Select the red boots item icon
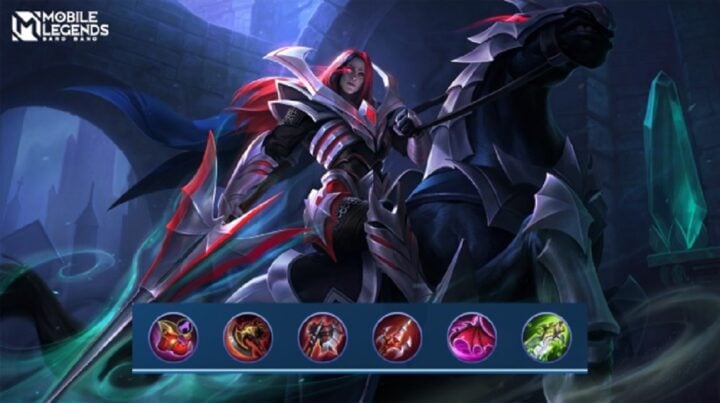The image size is (720, 403). click(x=173, y=337)
